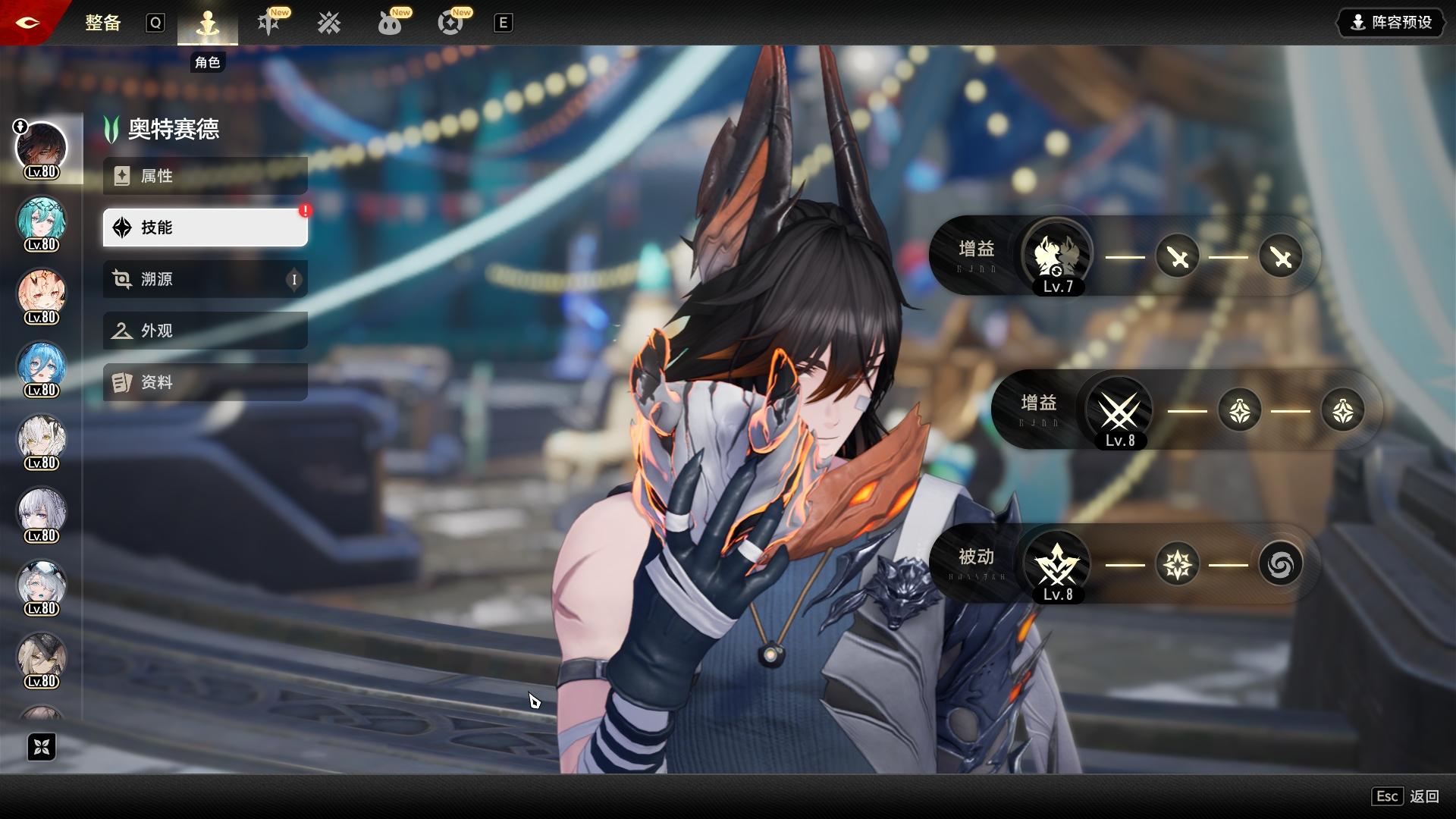Select the teal-haired character portrait
The width and height of the screenshot is (1456, 819).
click(42, 221)
